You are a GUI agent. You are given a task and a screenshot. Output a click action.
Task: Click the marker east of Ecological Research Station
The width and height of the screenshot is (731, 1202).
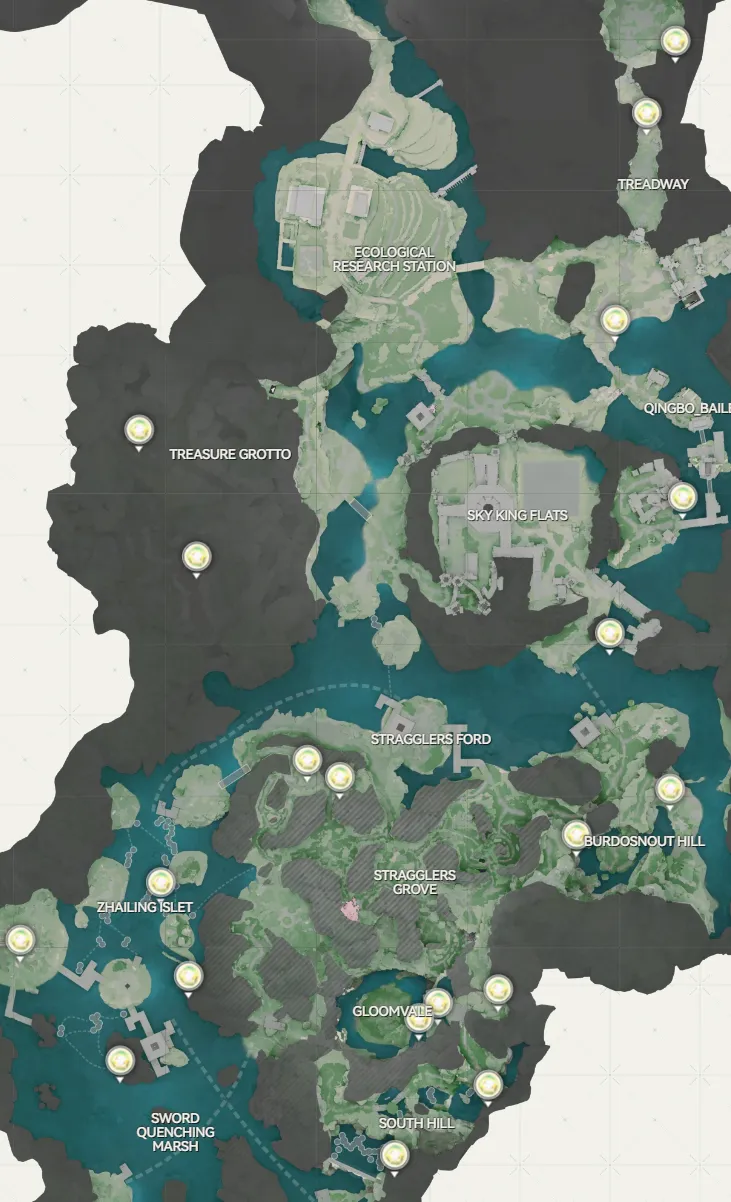613,320
